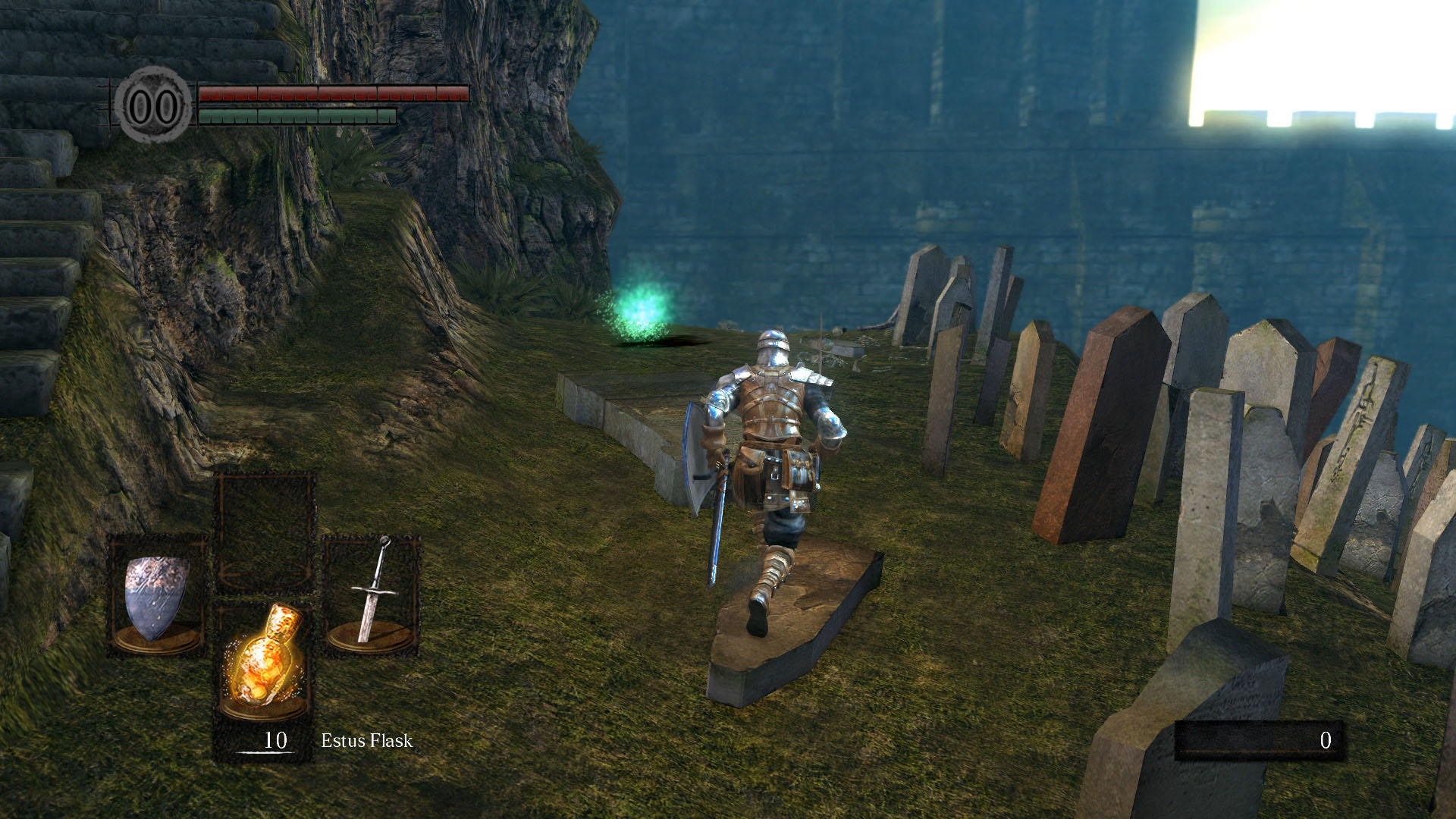Choose the equipped sword slot
Viewport: 1456px width, 819px height.
371,595
